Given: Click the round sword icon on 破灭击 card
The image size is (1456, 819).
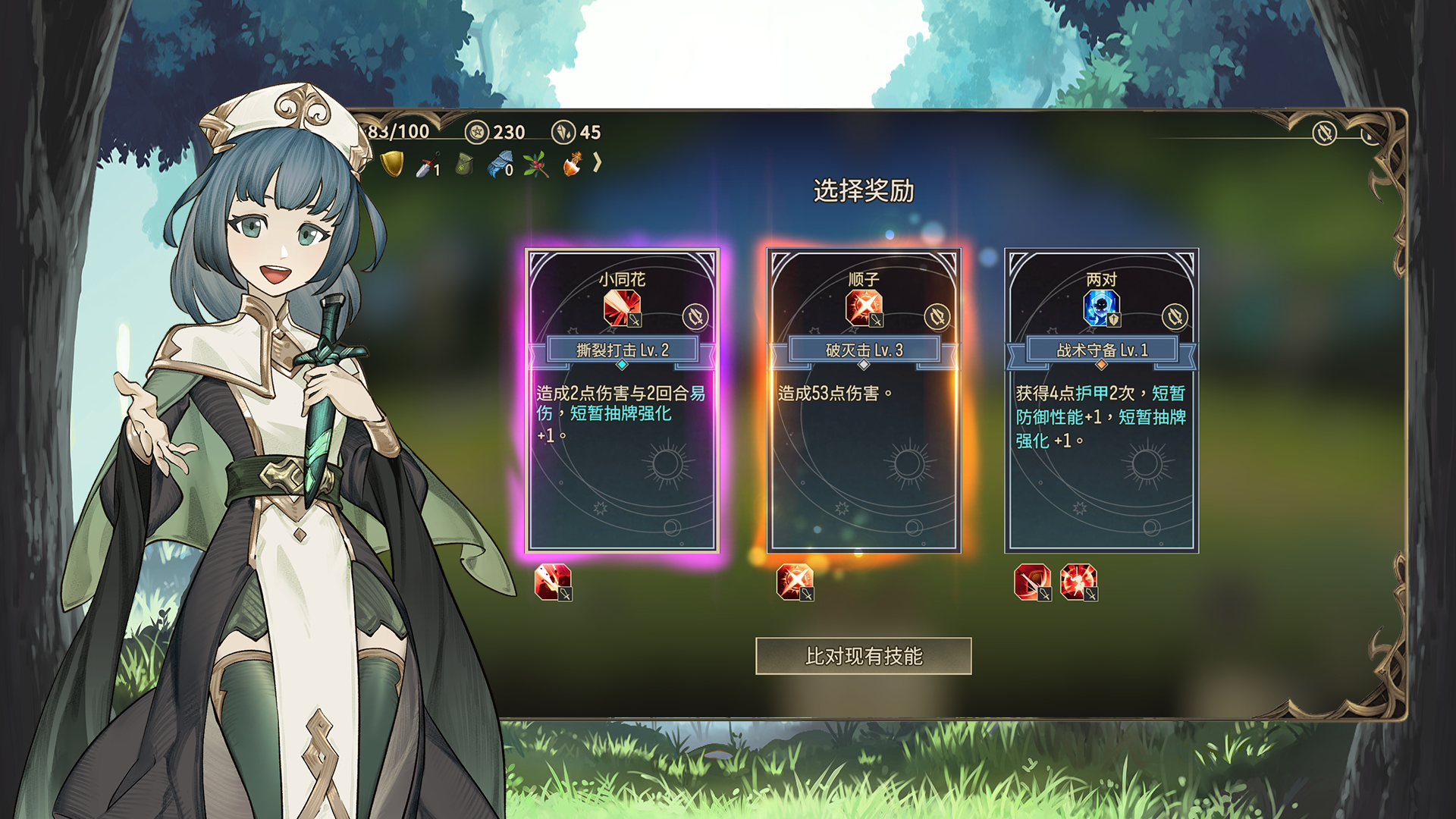Looking at the screenshot, I should (x=937, y=316).
